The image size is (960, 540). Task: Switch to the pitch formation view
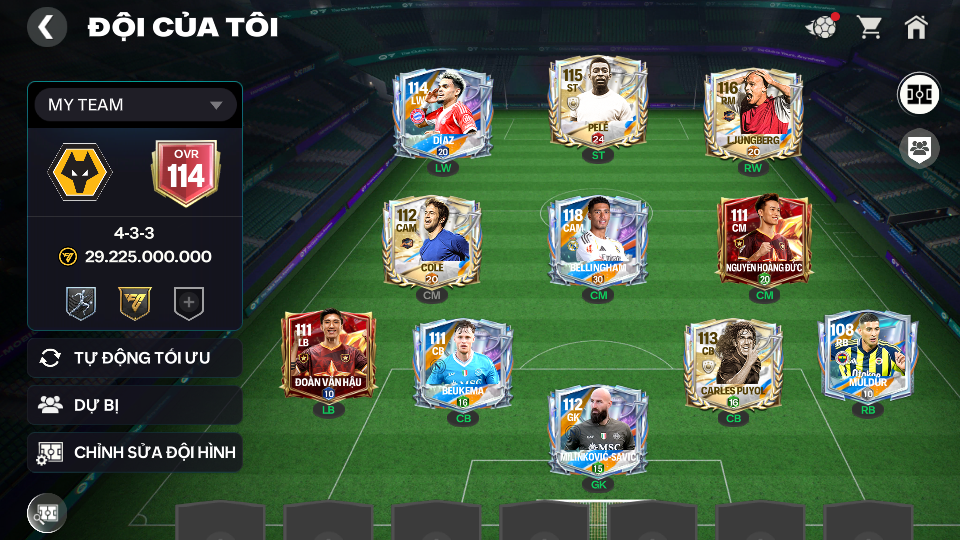tap(917, 93)
